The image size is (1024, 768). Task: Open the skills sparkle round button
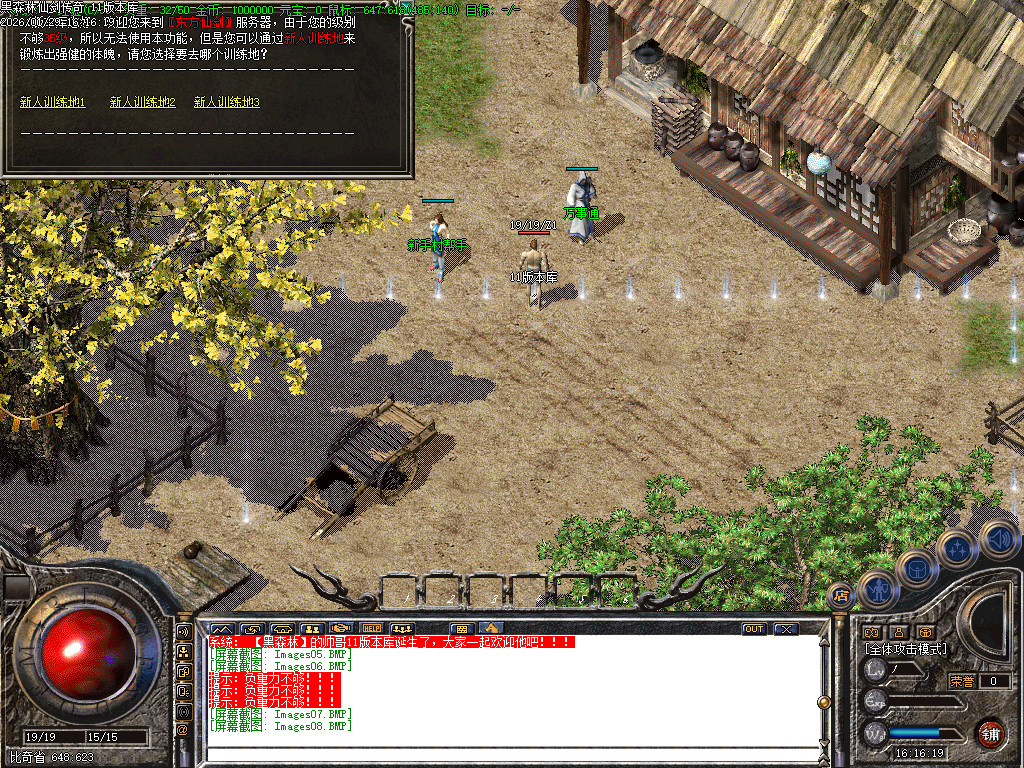click(957, 549)
